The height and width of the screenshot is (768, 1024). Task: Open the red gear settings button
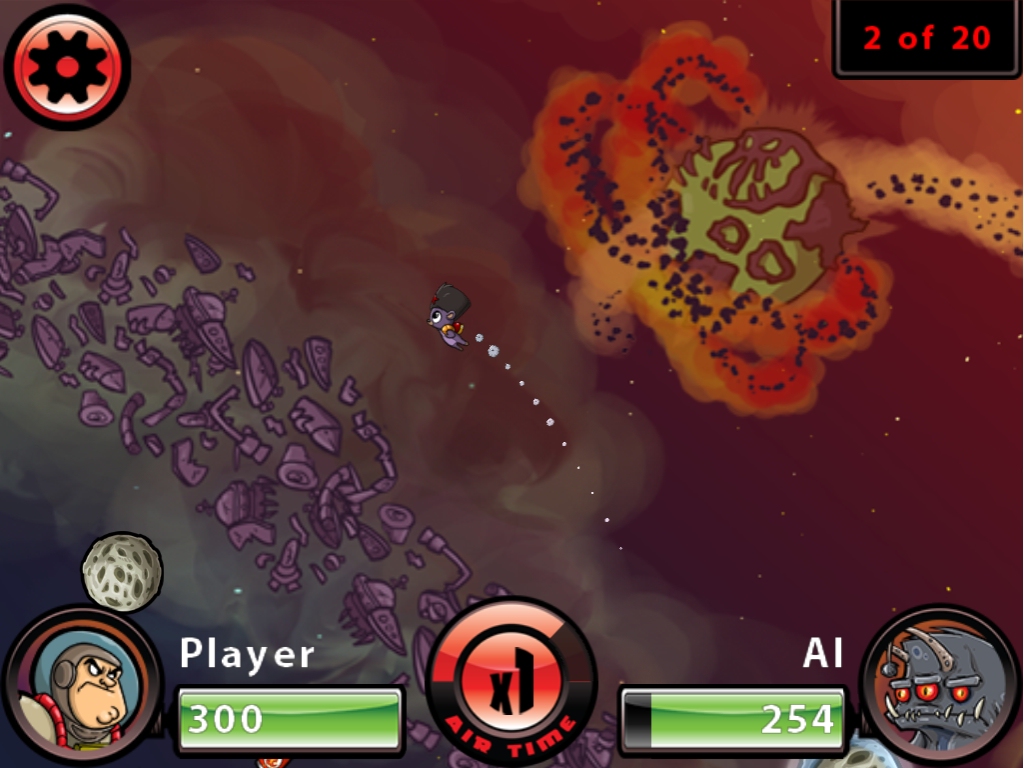click(67, 66)
